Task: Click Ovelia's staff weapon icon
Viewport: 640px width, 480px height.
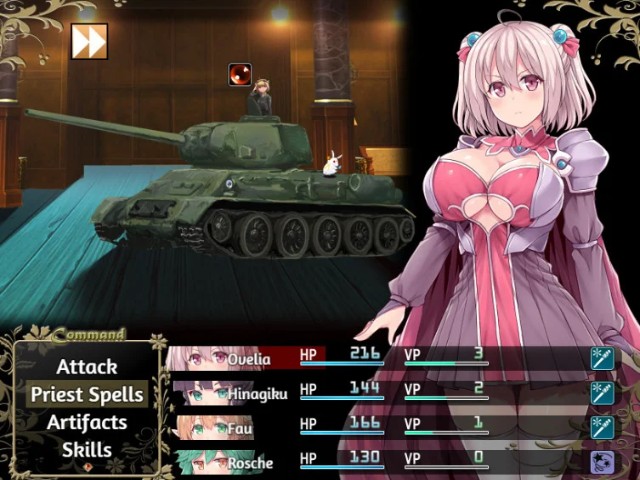Action: pos(602,358)
